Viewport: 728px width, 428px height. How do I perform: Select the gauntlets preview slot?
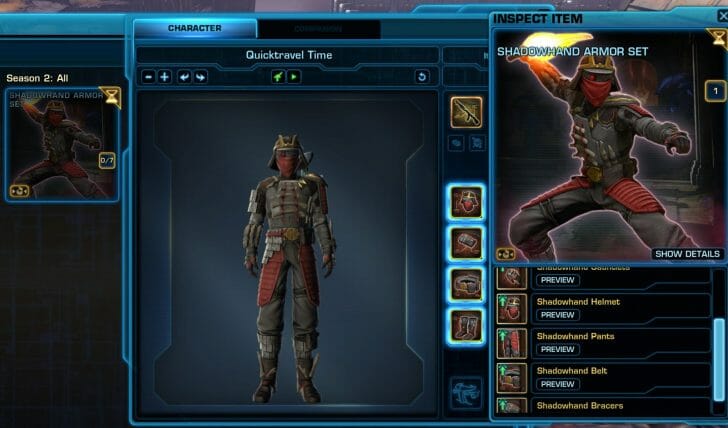(467, 242)
